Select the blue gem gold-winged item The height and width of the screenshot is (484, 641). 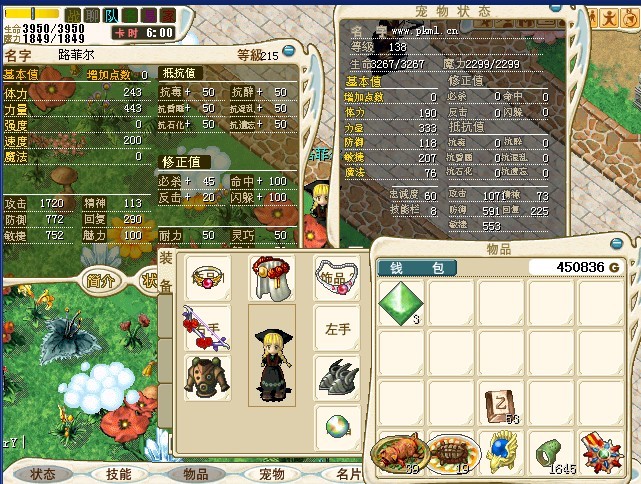coord(498,452)
